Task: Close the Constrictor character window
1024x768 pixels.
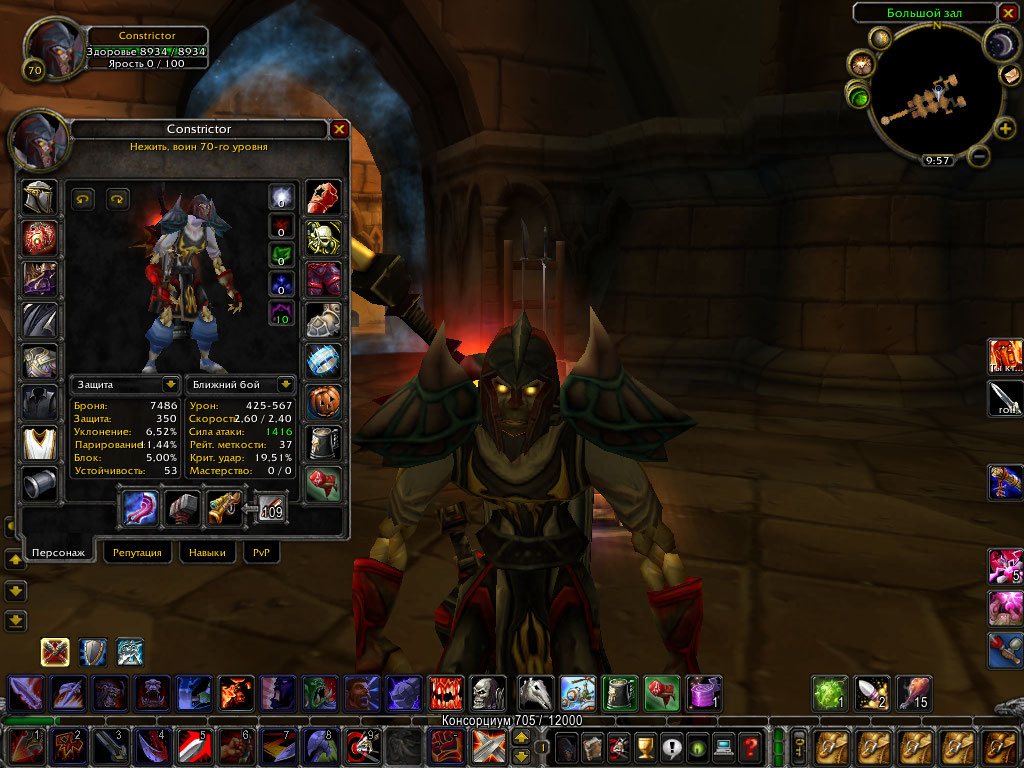Action: click(339, 129)
